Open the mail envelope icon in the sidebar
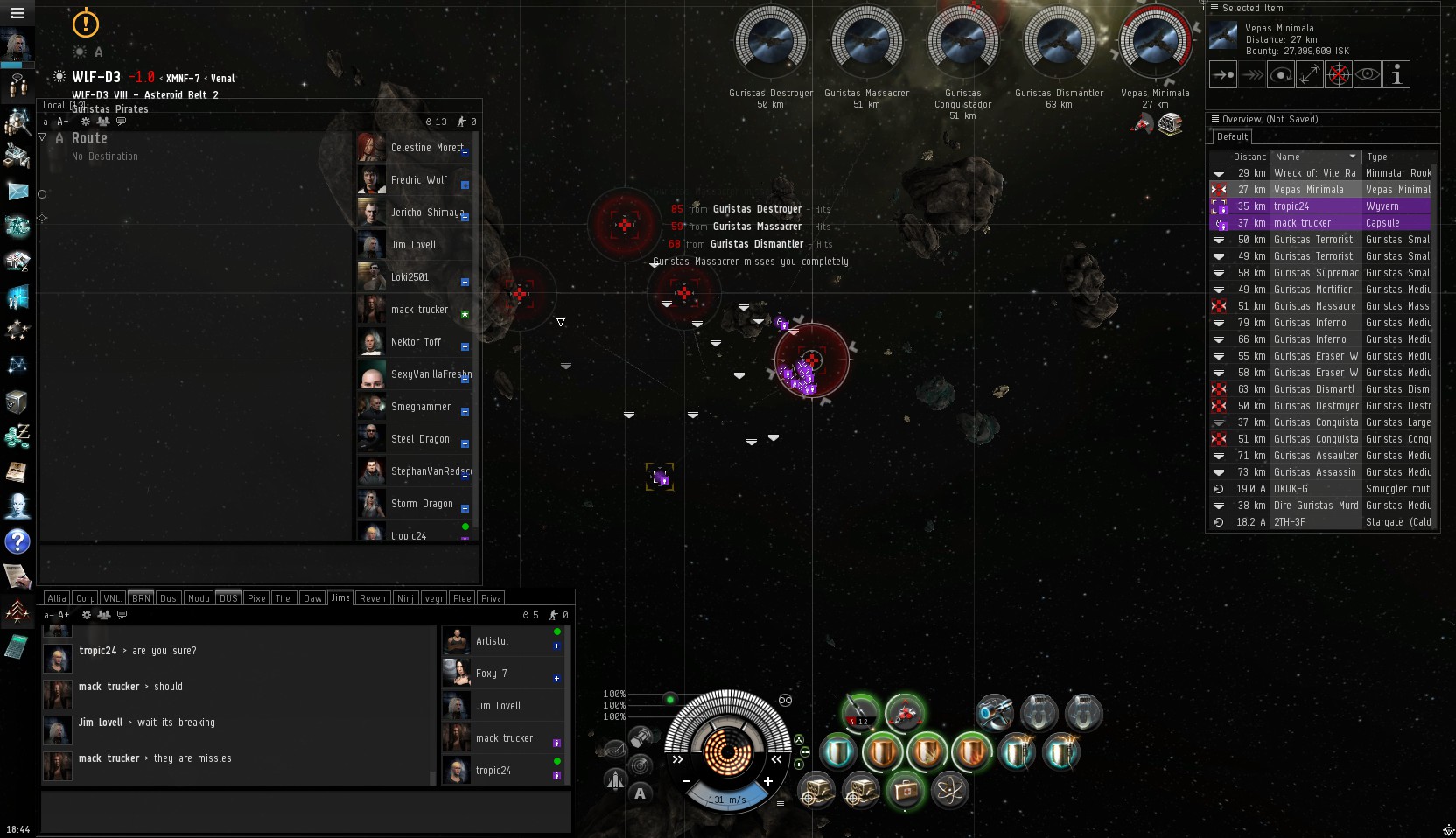This screenshot has height=838, width=1456. coord(17,191)
